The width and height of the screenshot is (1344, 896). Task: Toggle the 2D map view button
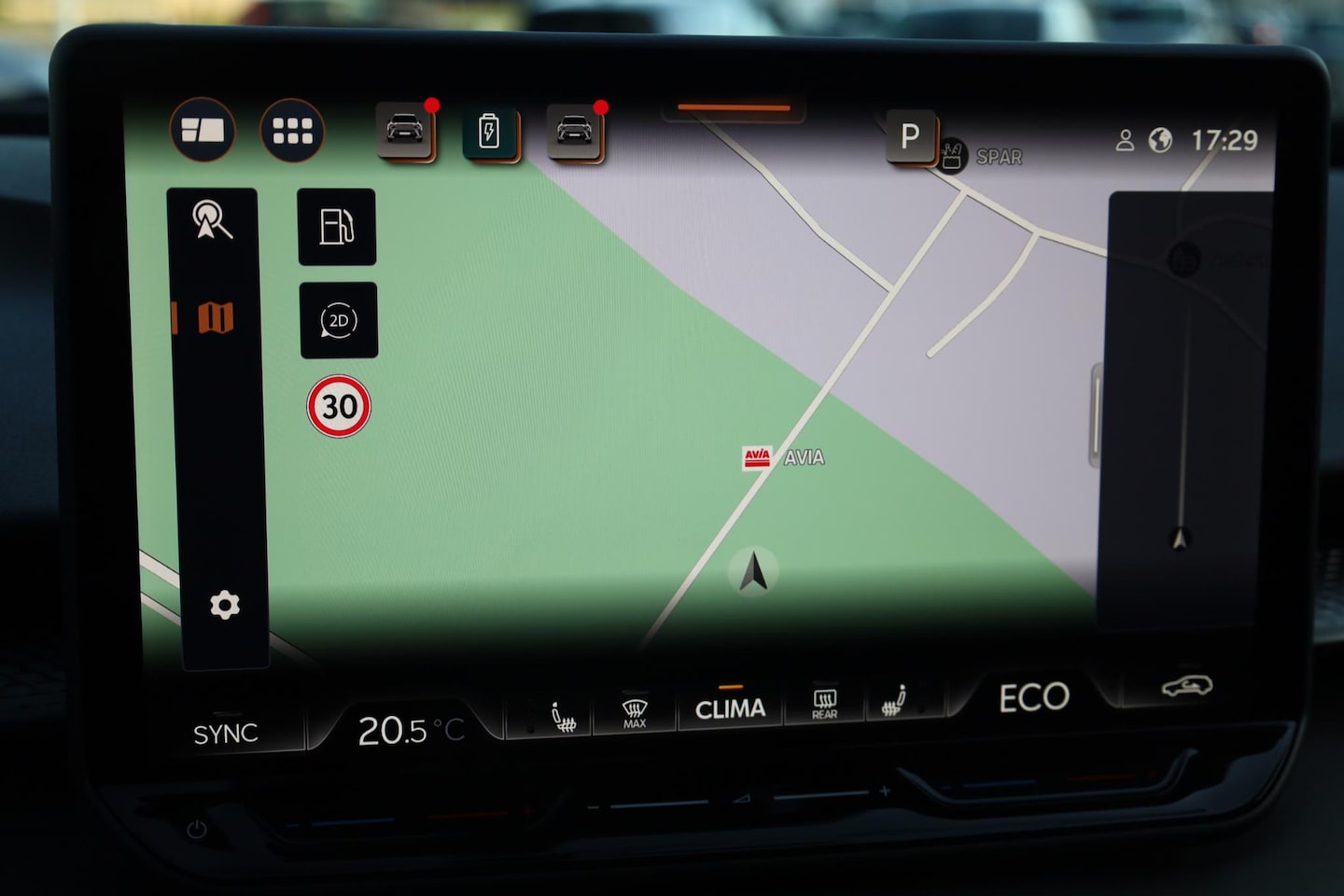(338, 320)
